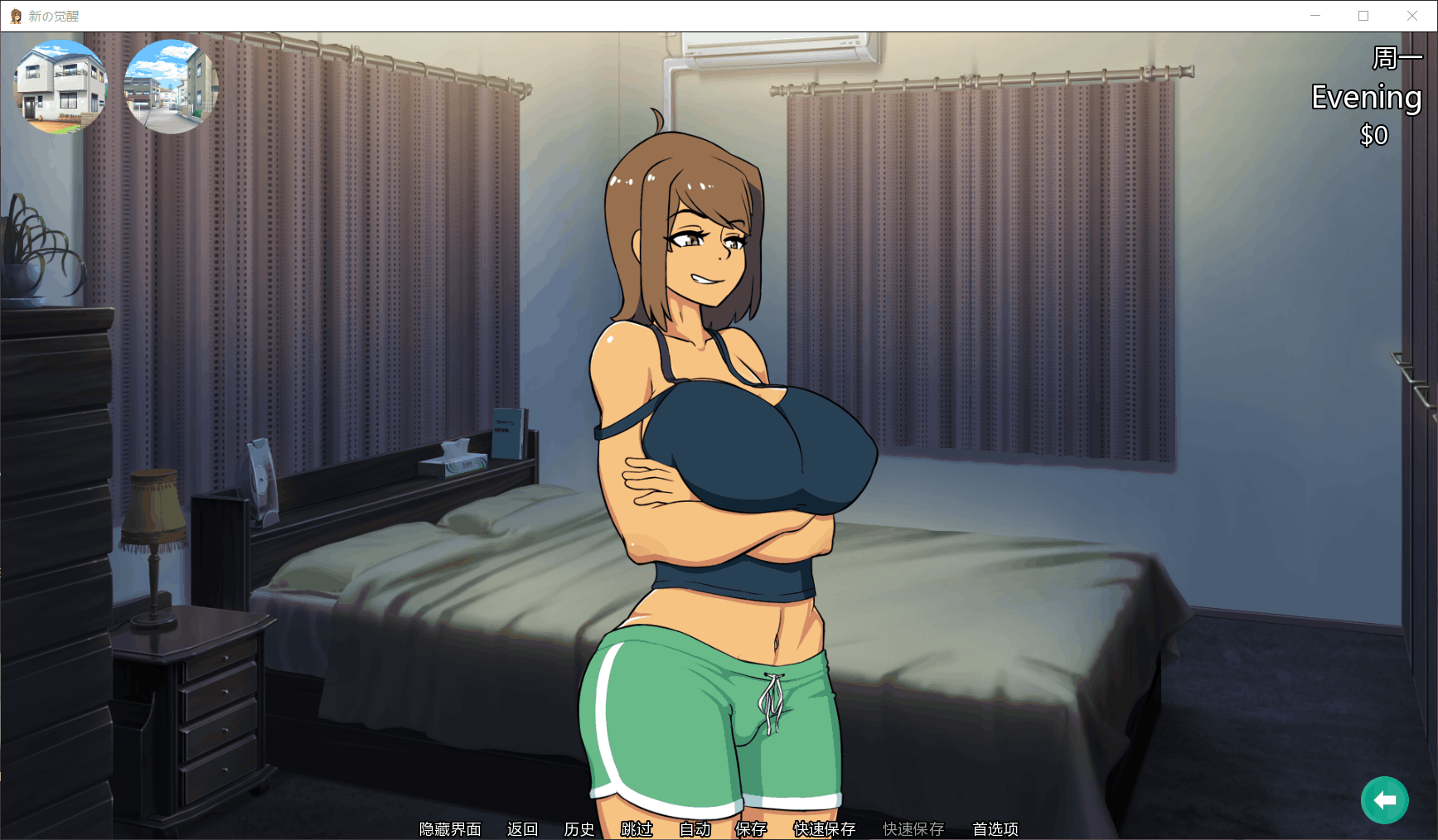Click 保存 to save the game
Image resolution: width=1438 pixels, height=840 pixels.
(751, 828)
